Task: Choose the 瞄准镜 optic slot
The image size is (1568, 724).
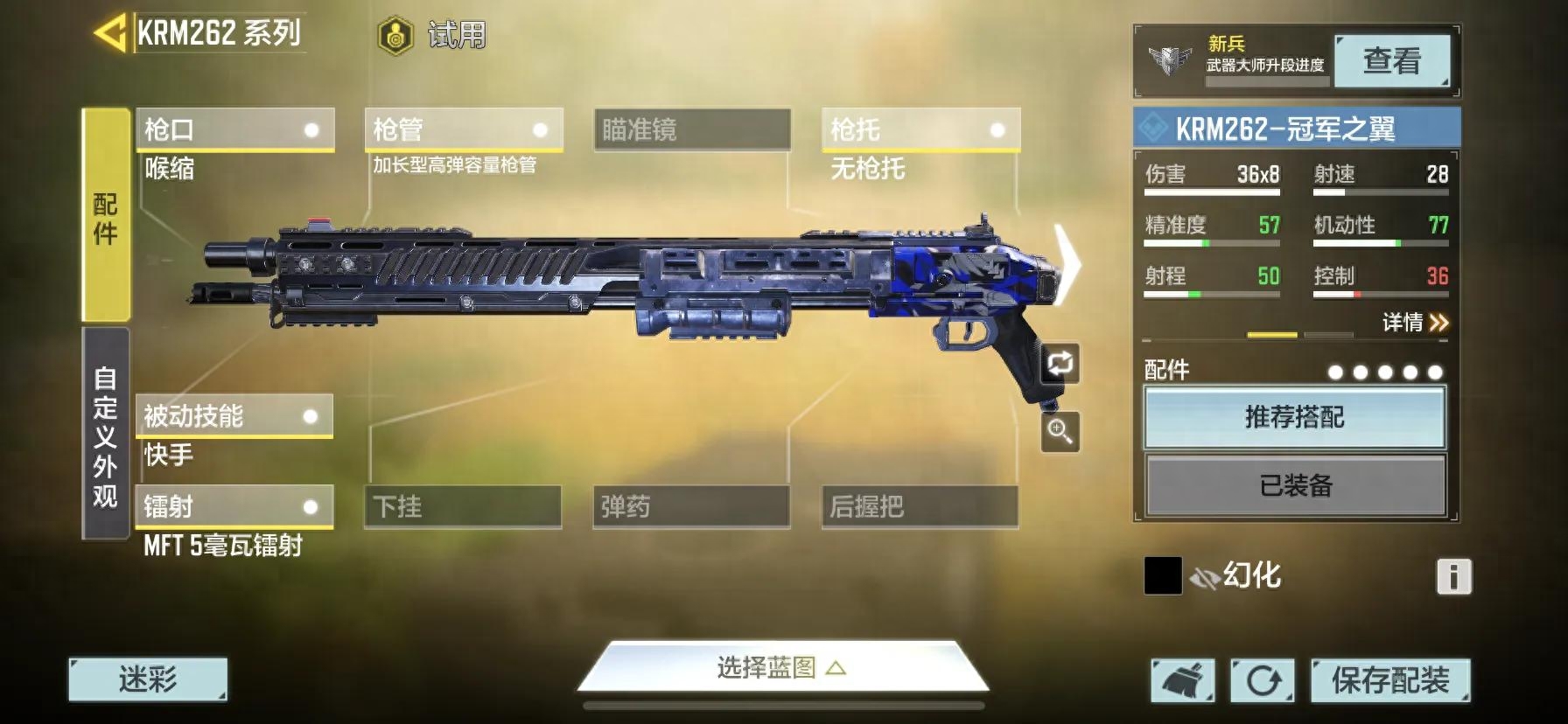Action: point(691,130)
